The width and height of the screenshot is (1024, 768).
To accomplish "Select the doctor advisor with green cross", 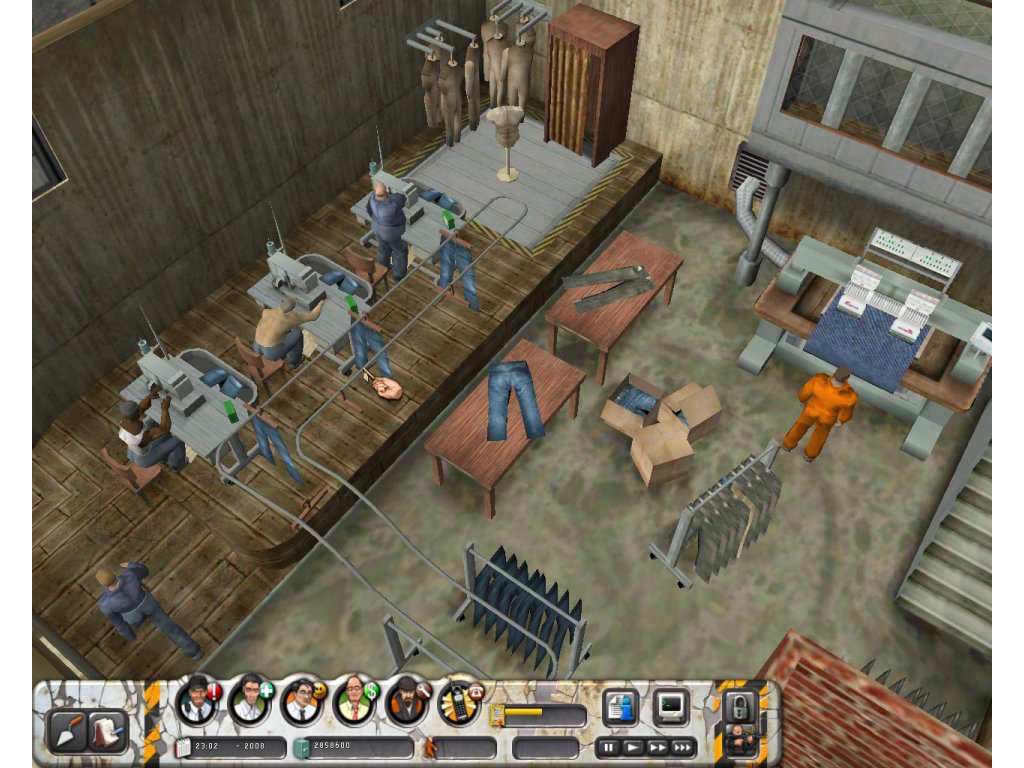I will pos(249,700).
